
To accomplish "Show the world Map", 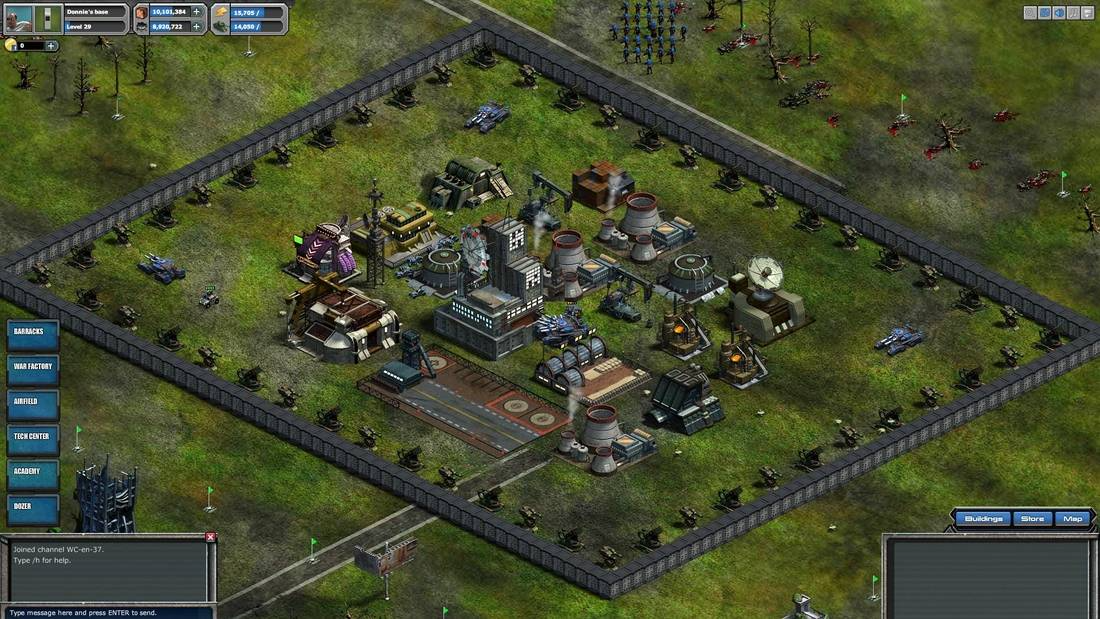I will point(1072,519).
